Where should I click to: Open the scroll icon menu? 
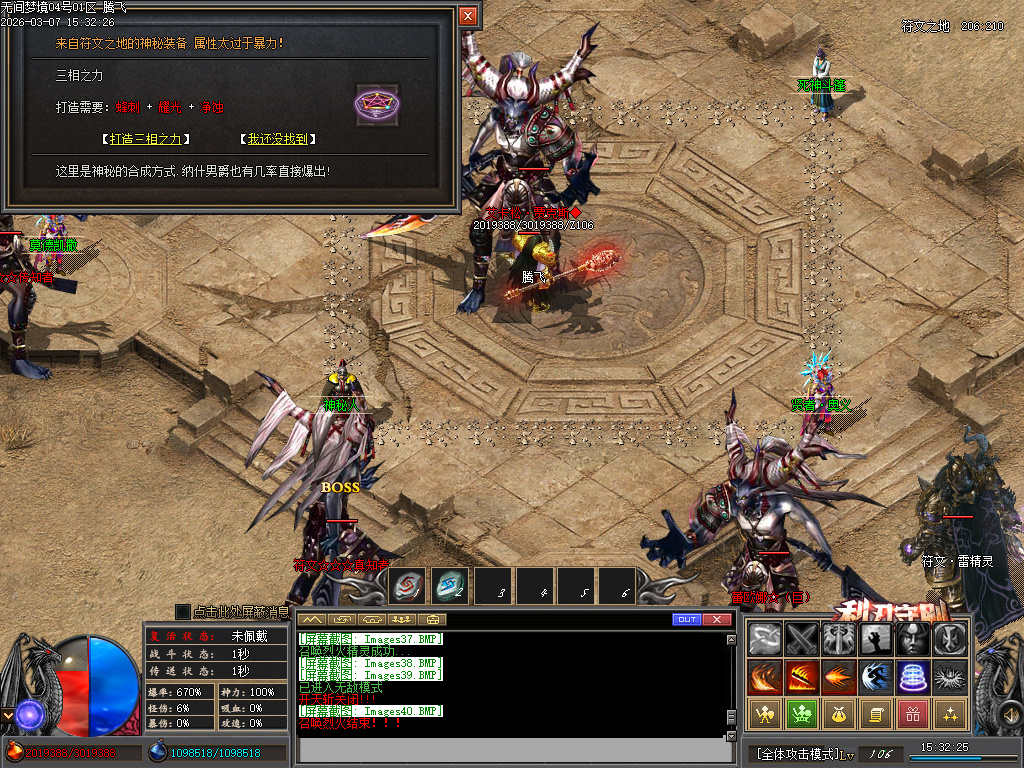click(875, 714)
